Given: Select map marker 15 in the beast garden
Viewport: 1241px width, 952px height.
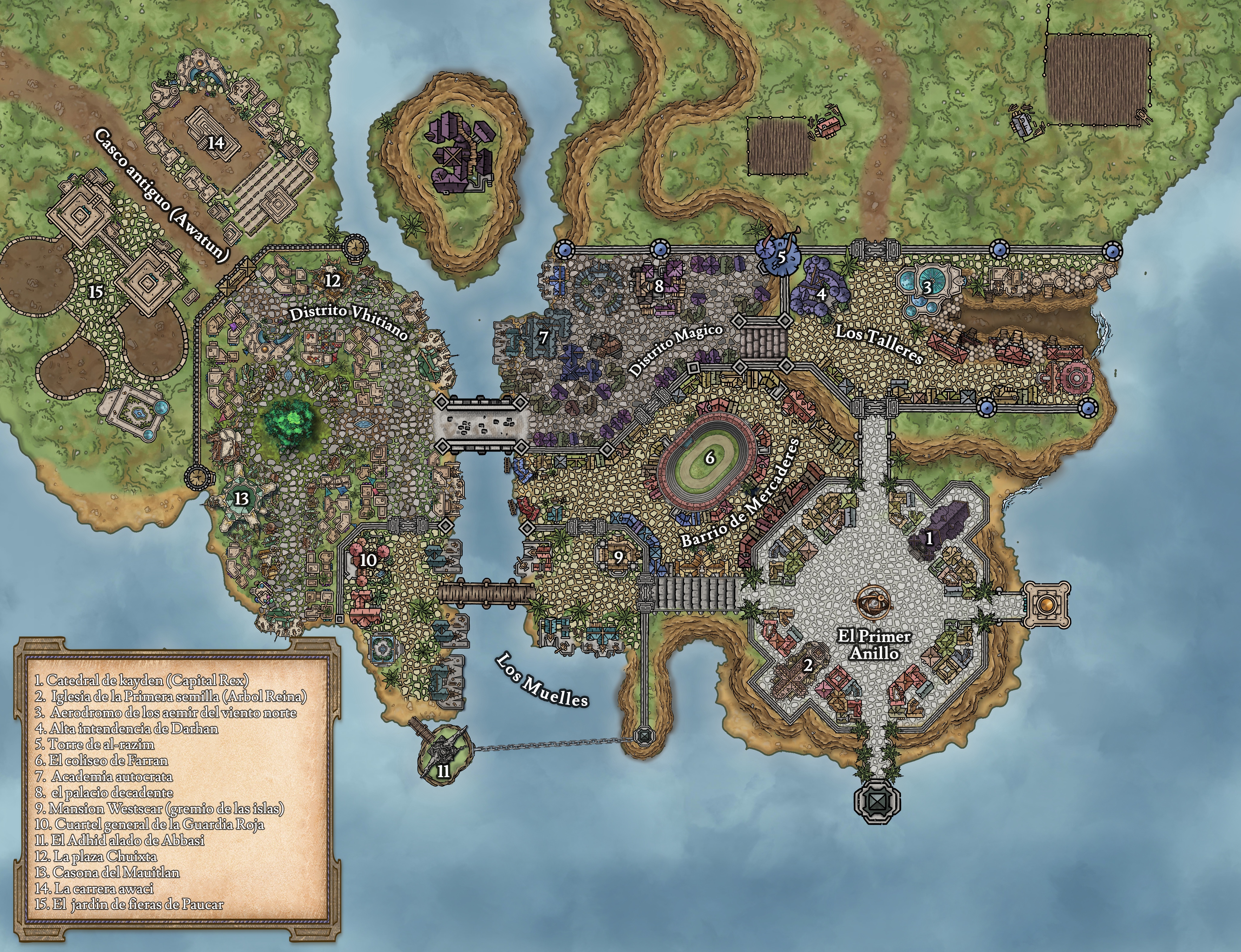Looking at the screenshot, I should pyautogui.click(x=95, y=291).
